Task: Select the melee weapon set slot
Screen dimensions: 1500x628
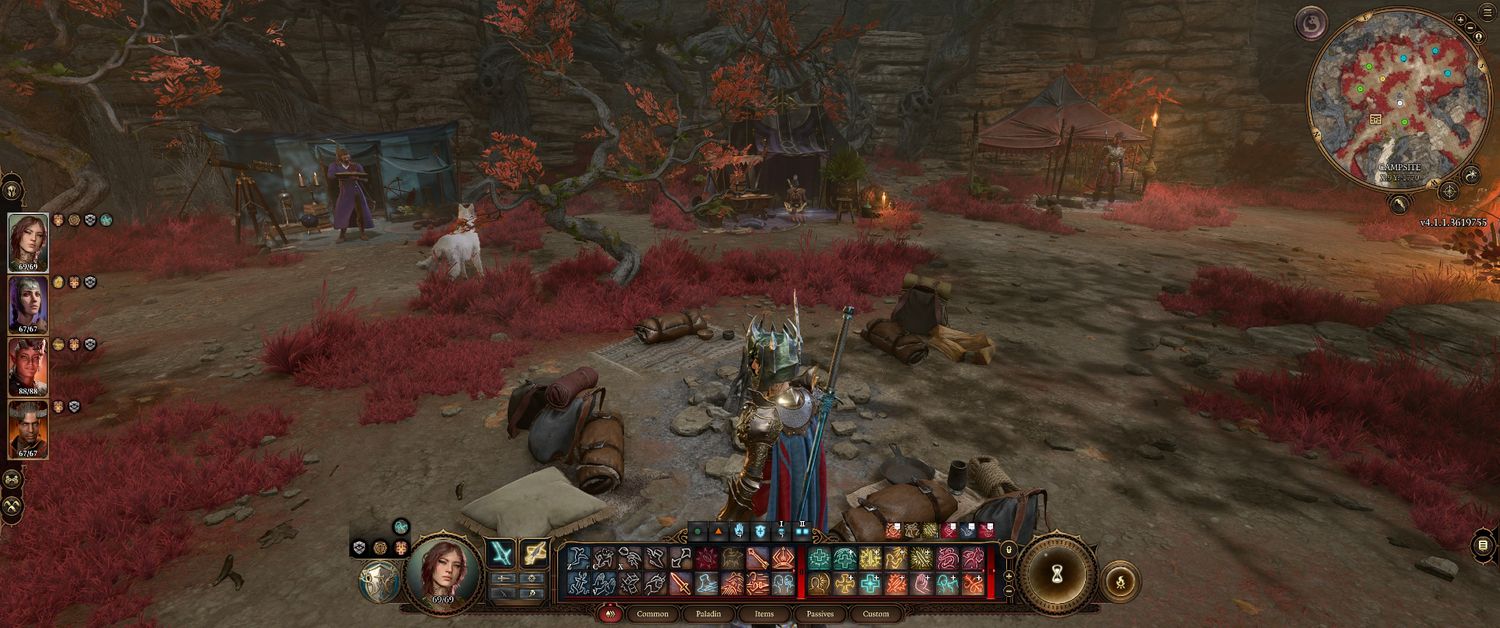Action: click(500, 553)
